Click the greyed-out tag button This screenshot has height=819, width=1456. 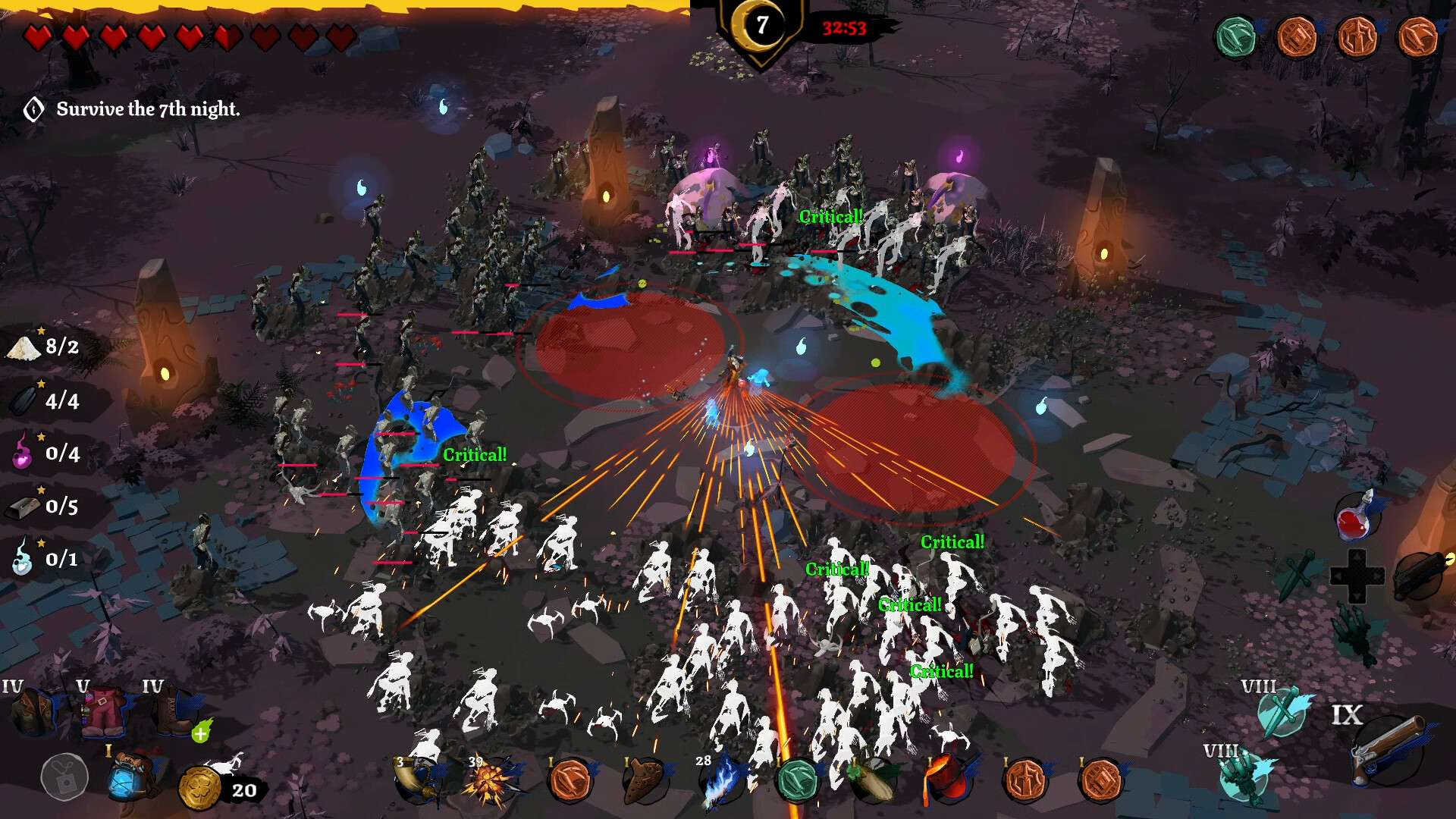(x=64, y=777)
